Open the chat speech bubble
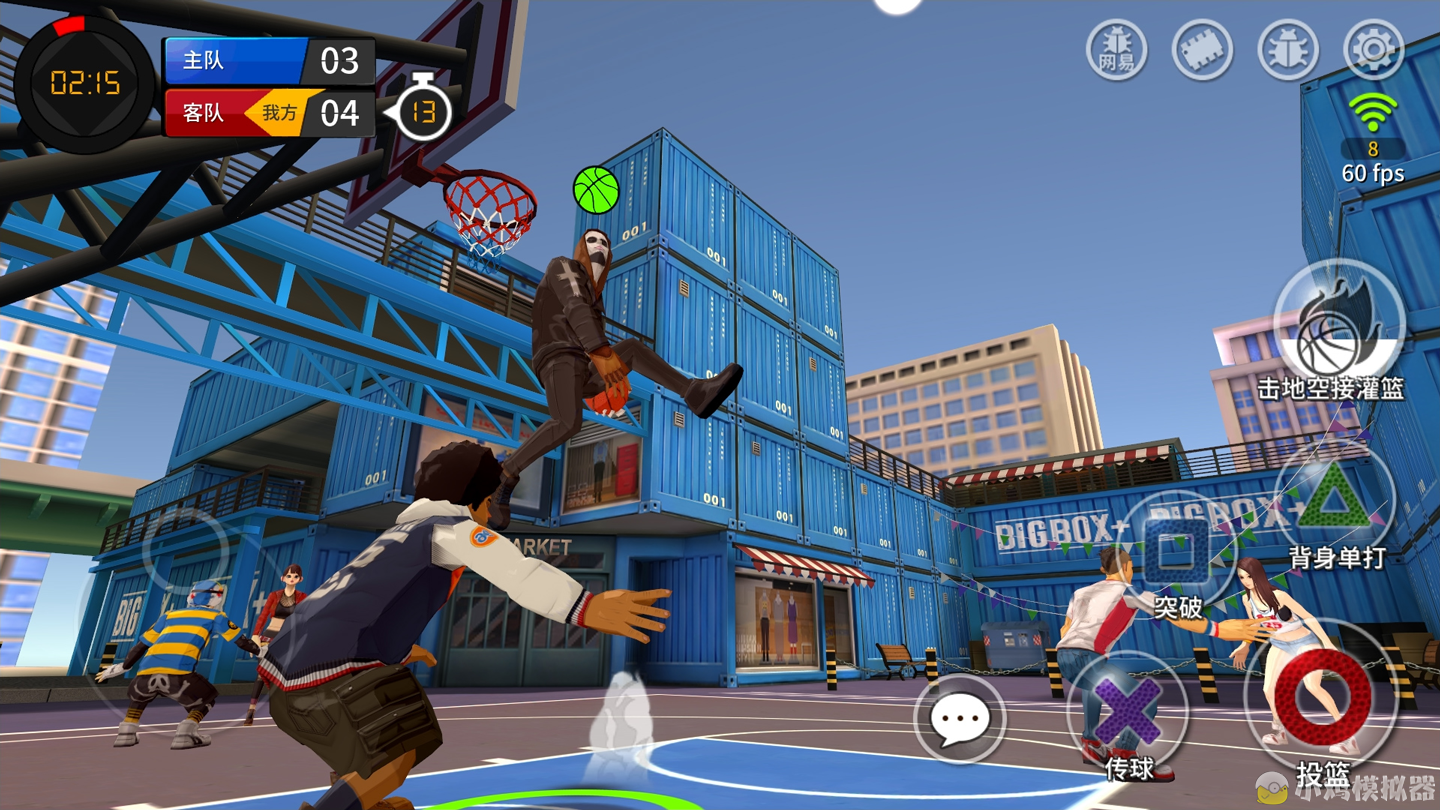Viewport: 1440px width, 810px height. (x=959, y=718)
